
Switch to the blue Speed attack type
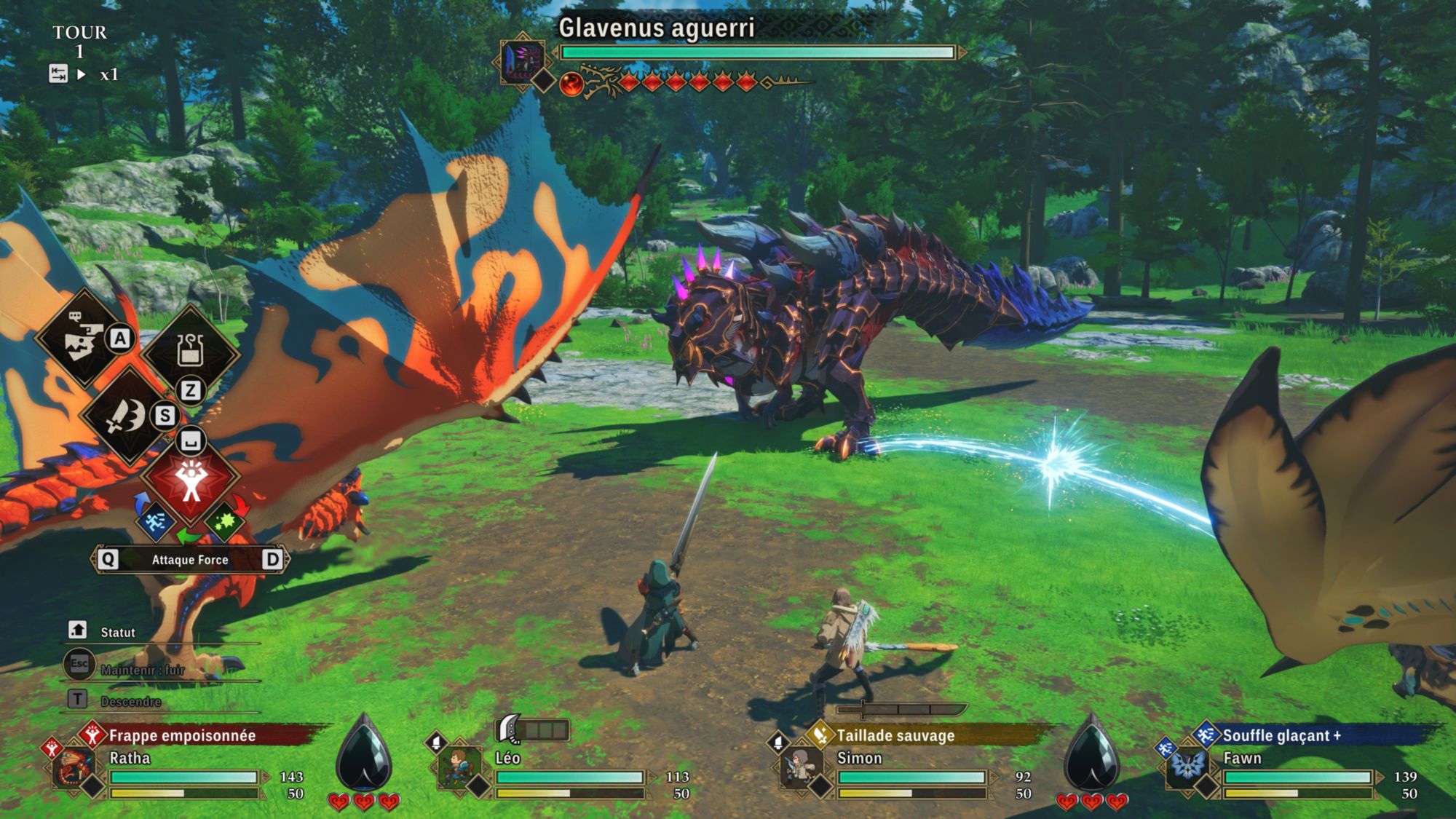155,521
